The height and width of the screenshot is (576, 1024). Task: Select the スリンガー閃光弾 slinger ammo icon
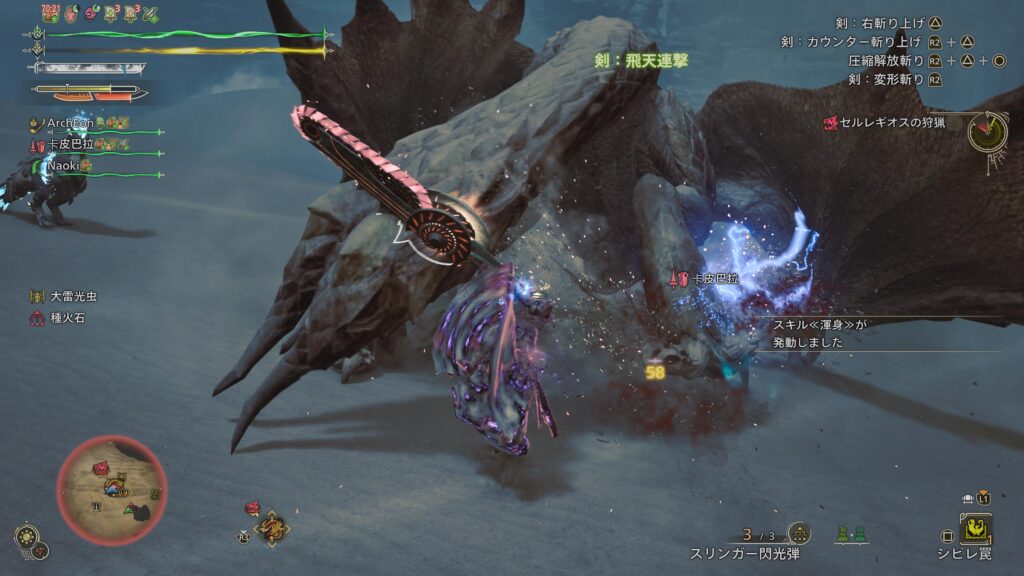click(x=798, y=534)
